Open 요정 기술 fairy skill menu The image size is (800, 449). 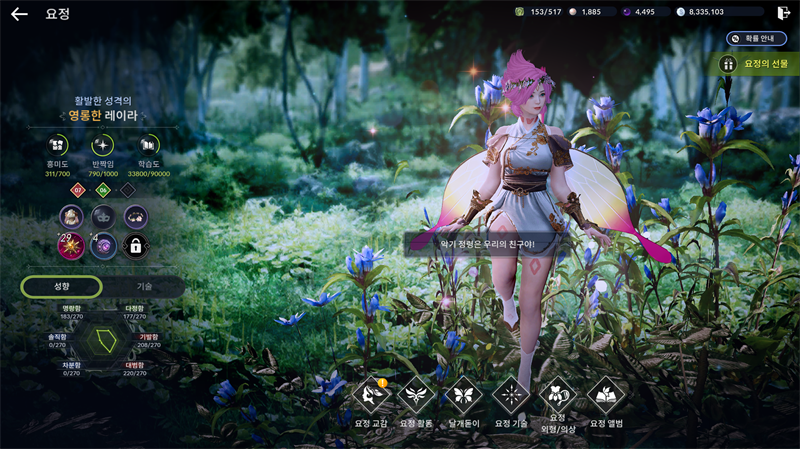click(x=511, y=395)
